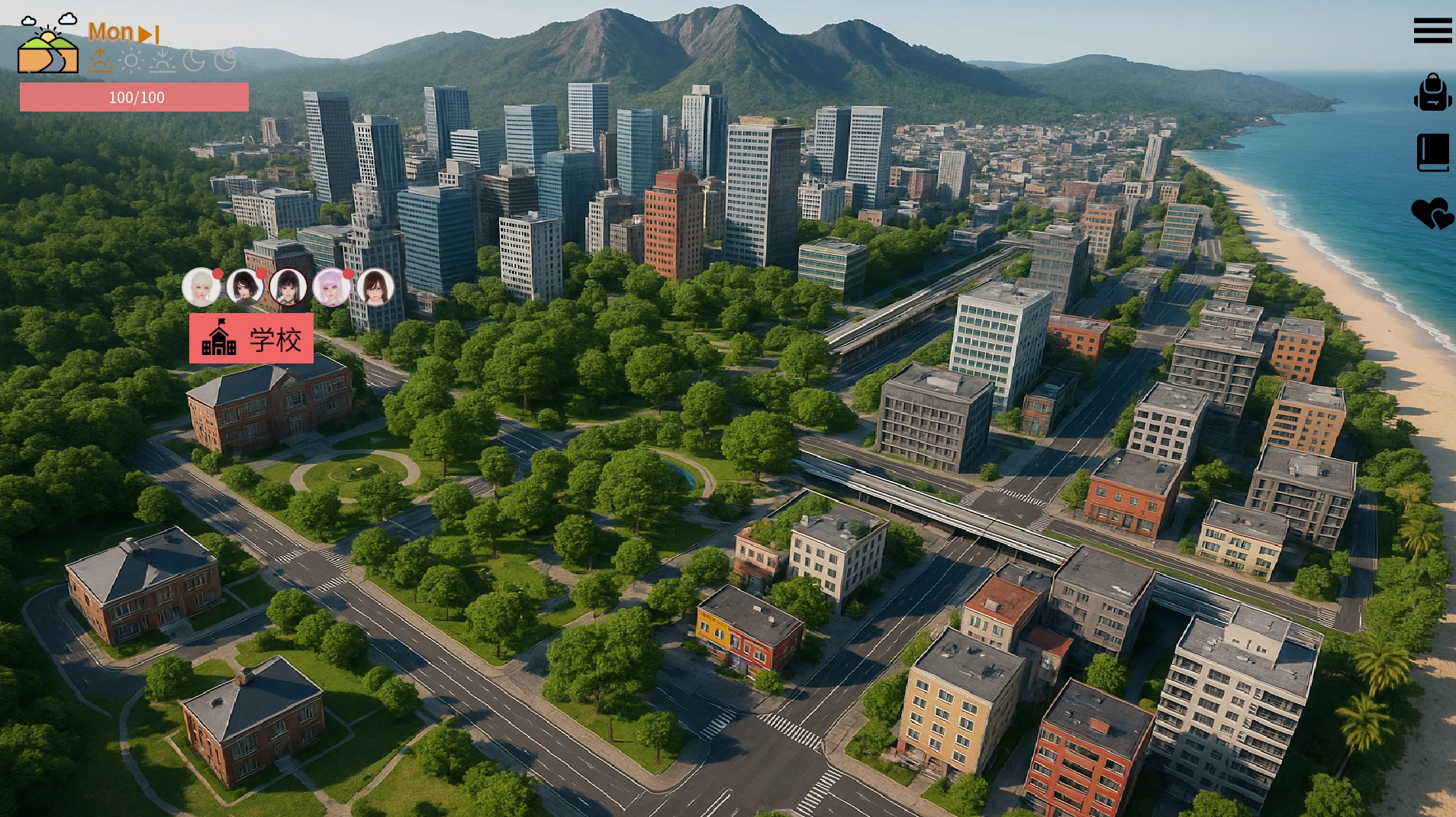
Task: Select the white-haired girl portrait
Action: coord(201,288)
